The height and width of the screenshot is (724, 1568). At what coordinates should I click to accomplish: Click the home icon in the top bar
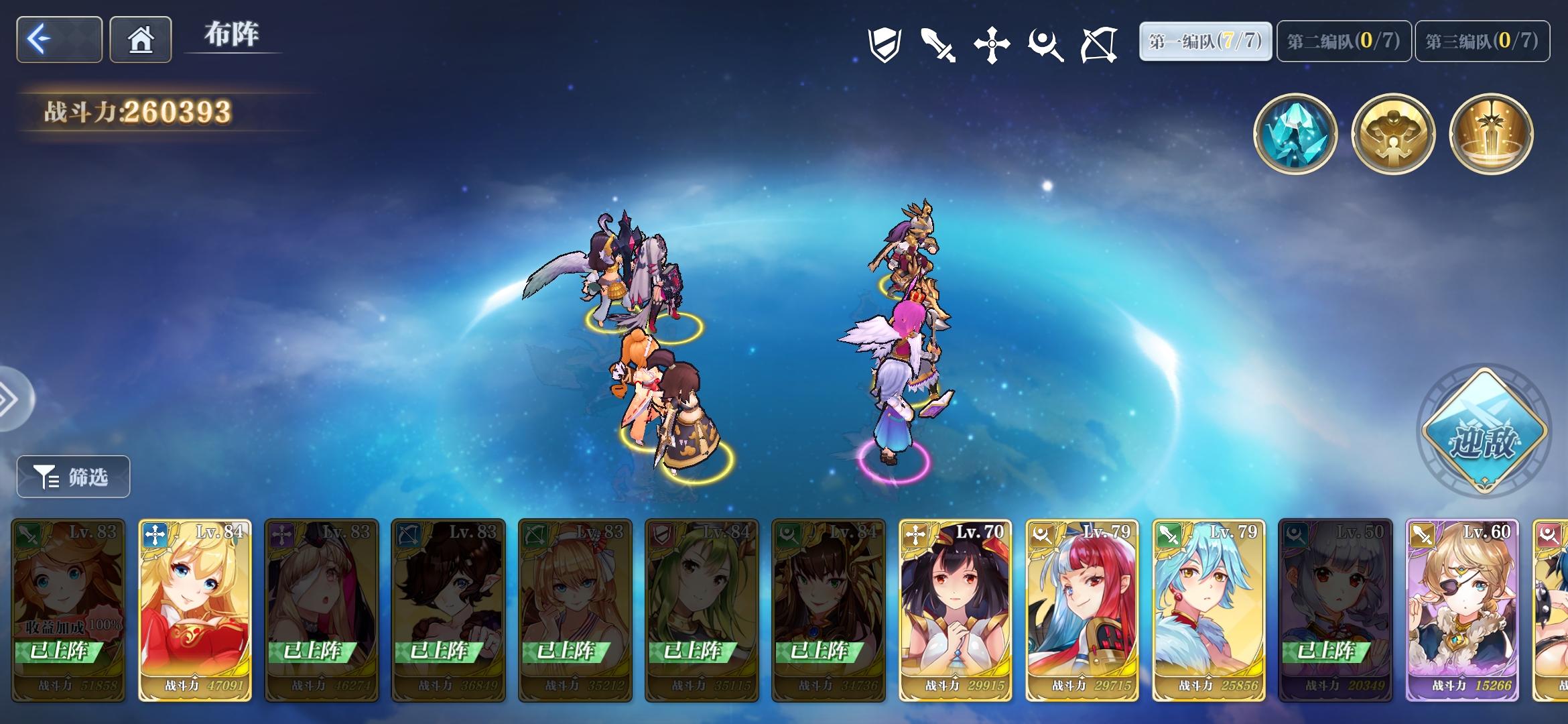click(x=140, y=40)
